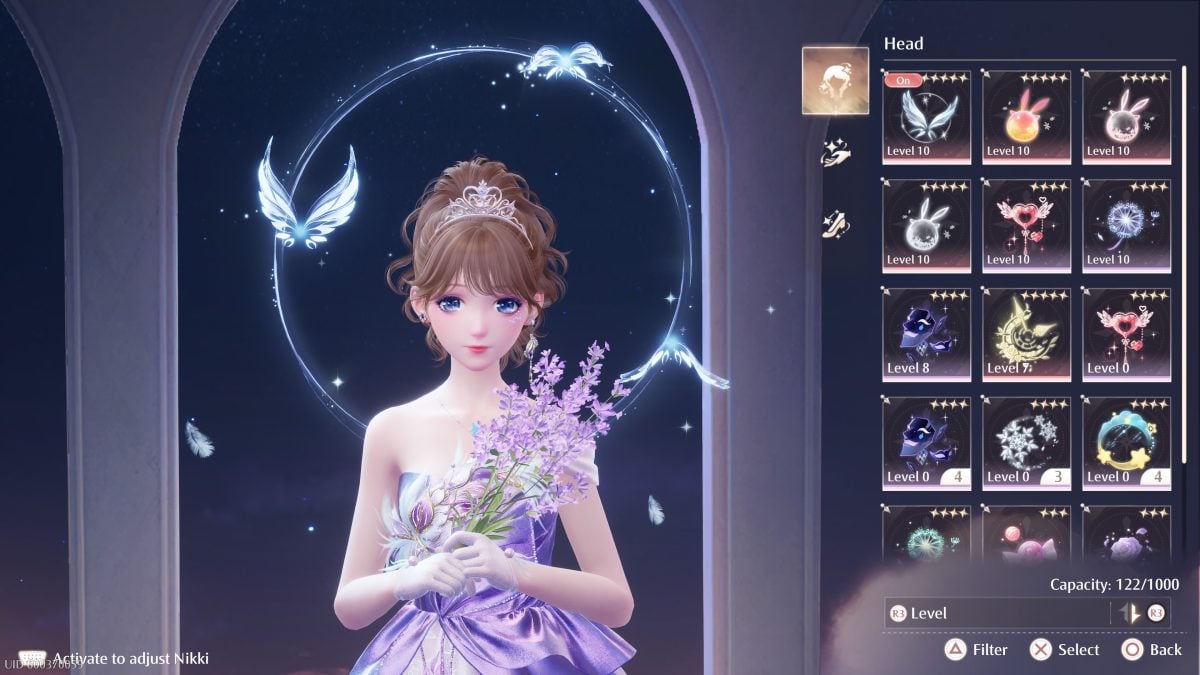Choose the blue dandelion Eureka at Level 10
This screenshot has width=1200, height=675.
point(1126,225)
